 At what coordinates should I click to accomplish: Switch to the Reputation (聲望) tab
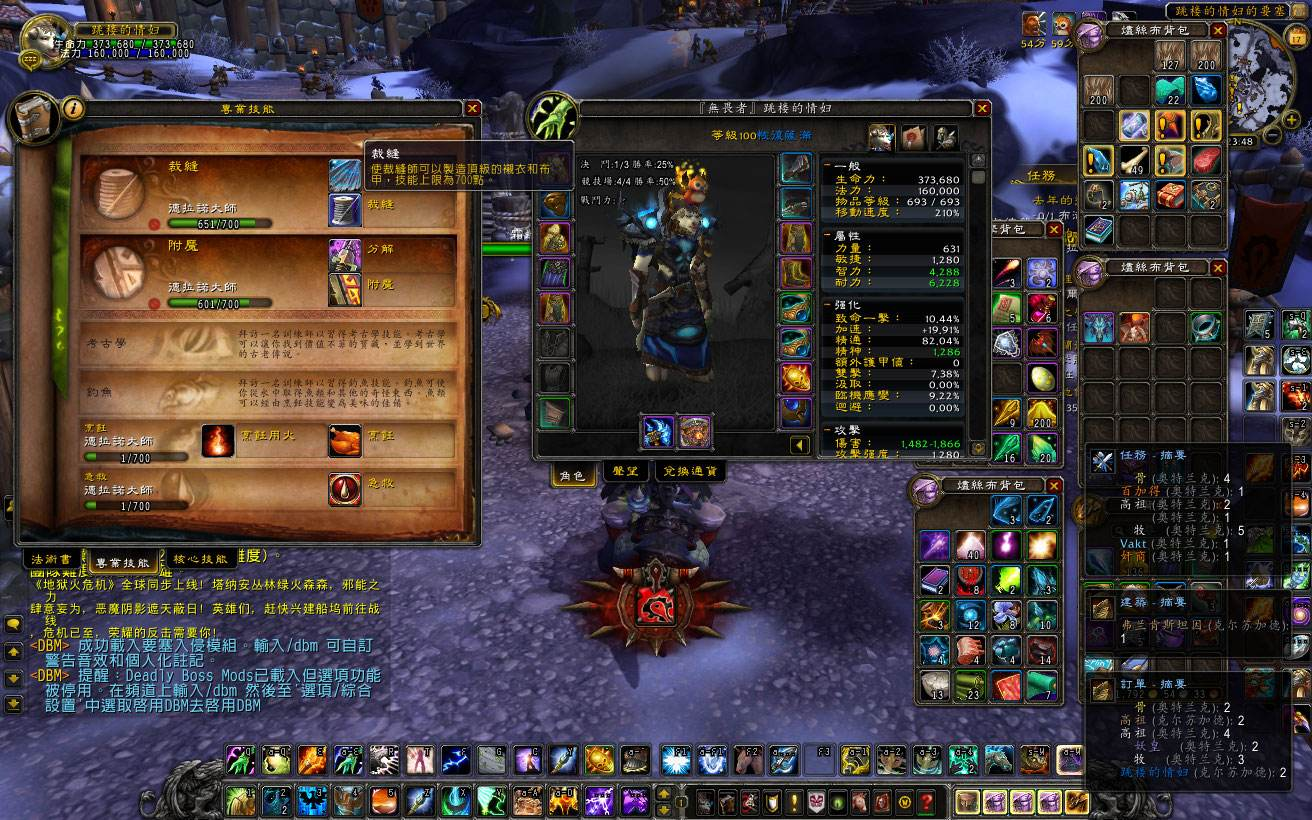(x=625, y=471)
